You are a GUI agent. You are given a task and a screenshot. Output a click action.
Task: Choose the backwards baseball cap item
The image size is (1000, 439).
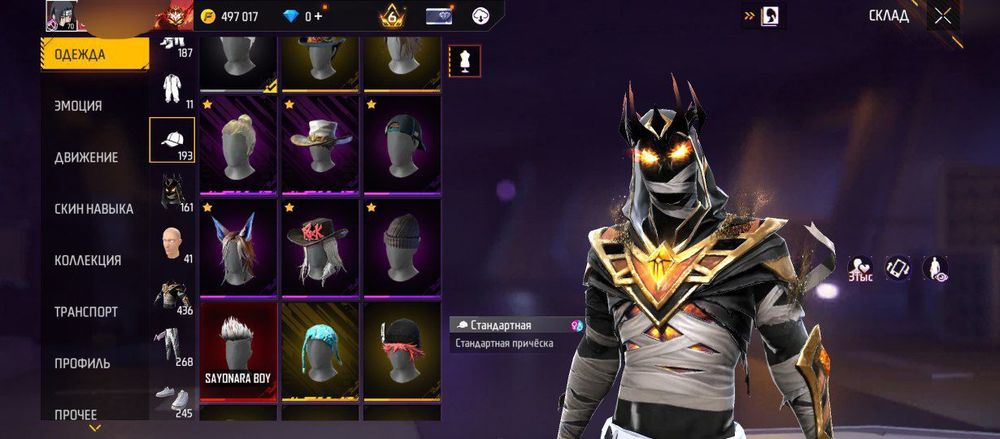(401, 143)
